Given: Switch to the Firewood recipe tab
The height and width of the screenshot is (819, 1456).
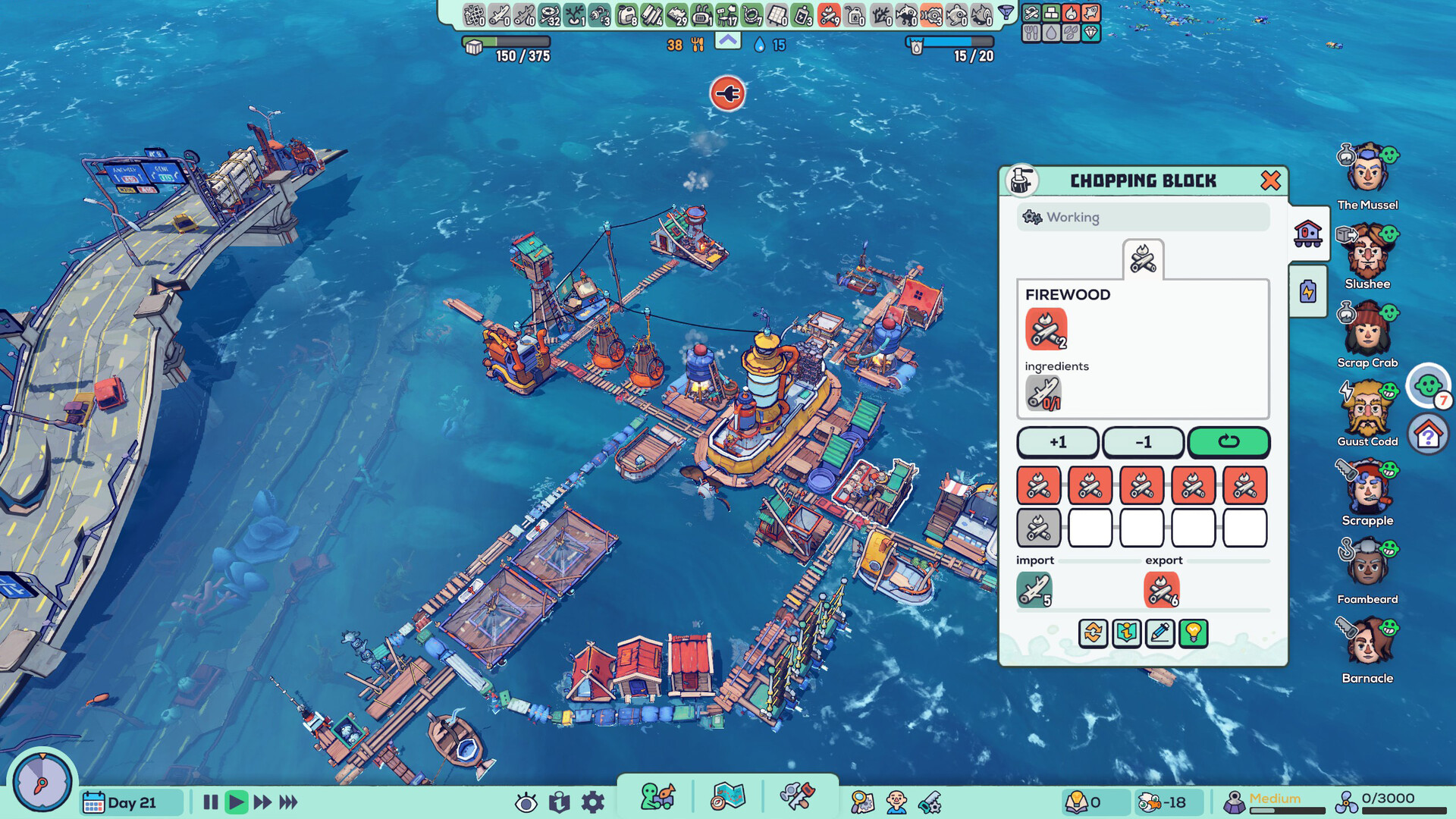Looking at the screenshot, I should [x=1141, y=259].
